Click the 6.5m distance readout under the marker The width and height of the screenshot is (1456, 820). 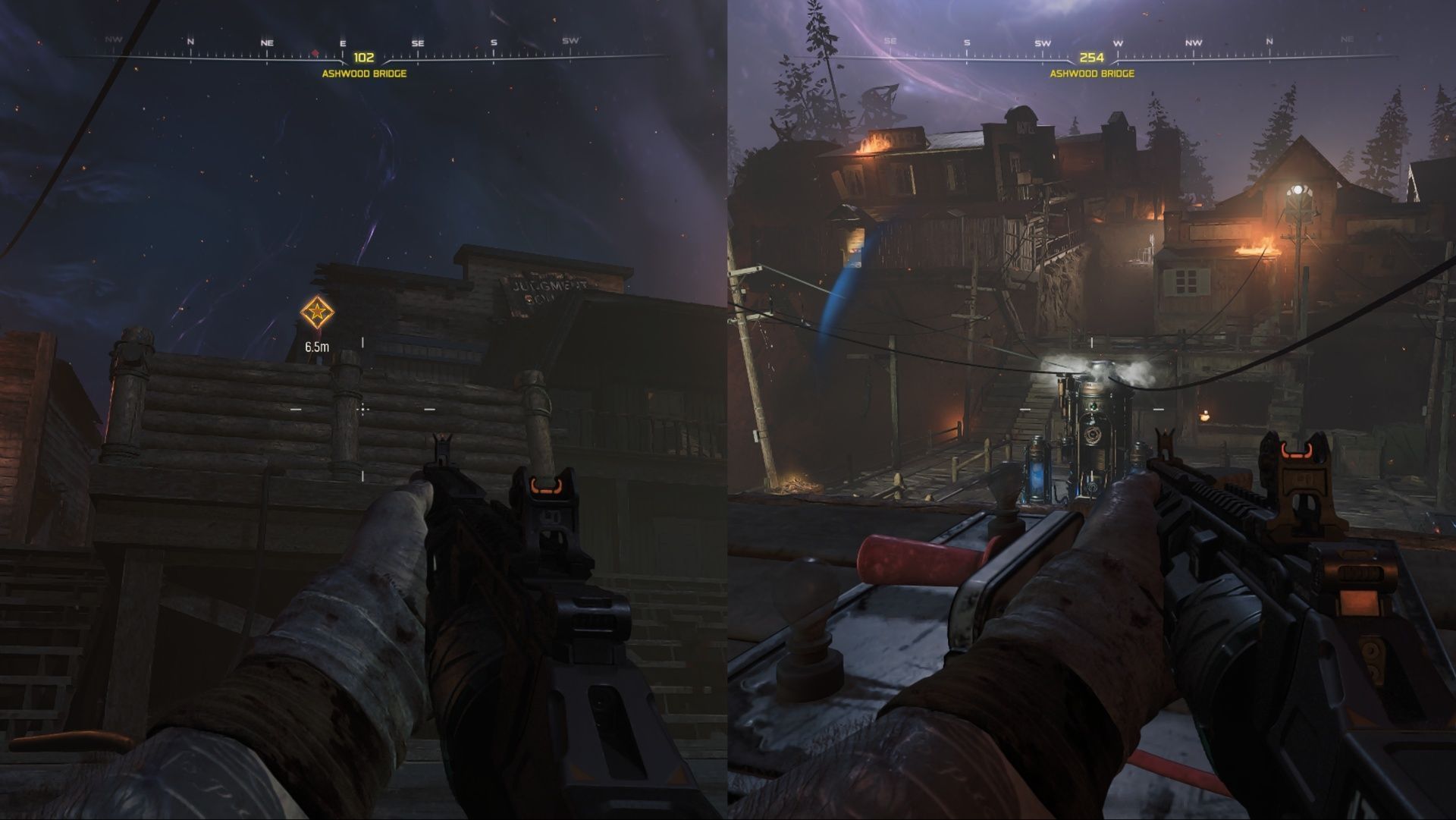317,347
